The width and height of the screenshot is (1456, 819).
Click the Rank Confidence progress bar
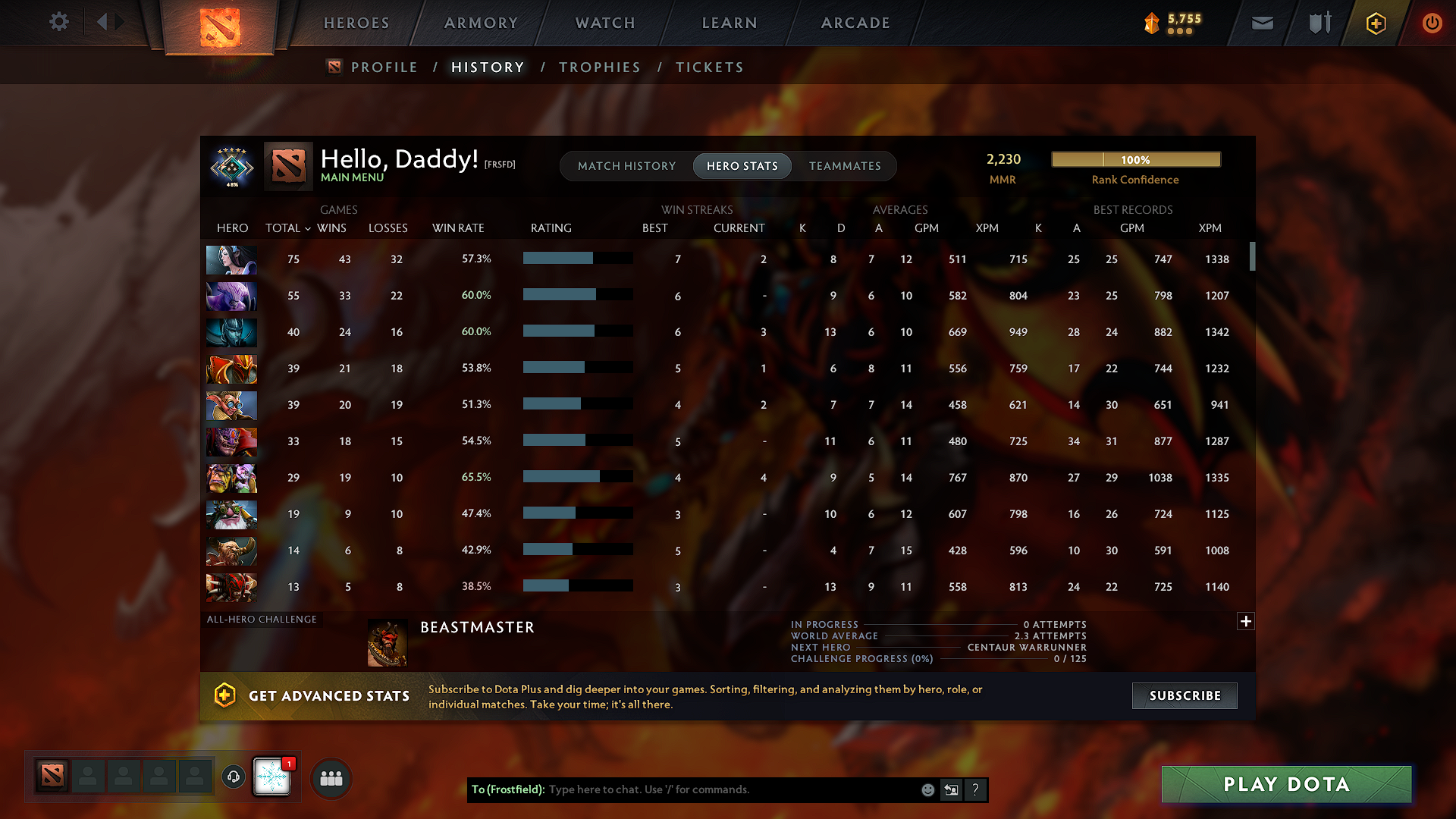coord(1135,159)
